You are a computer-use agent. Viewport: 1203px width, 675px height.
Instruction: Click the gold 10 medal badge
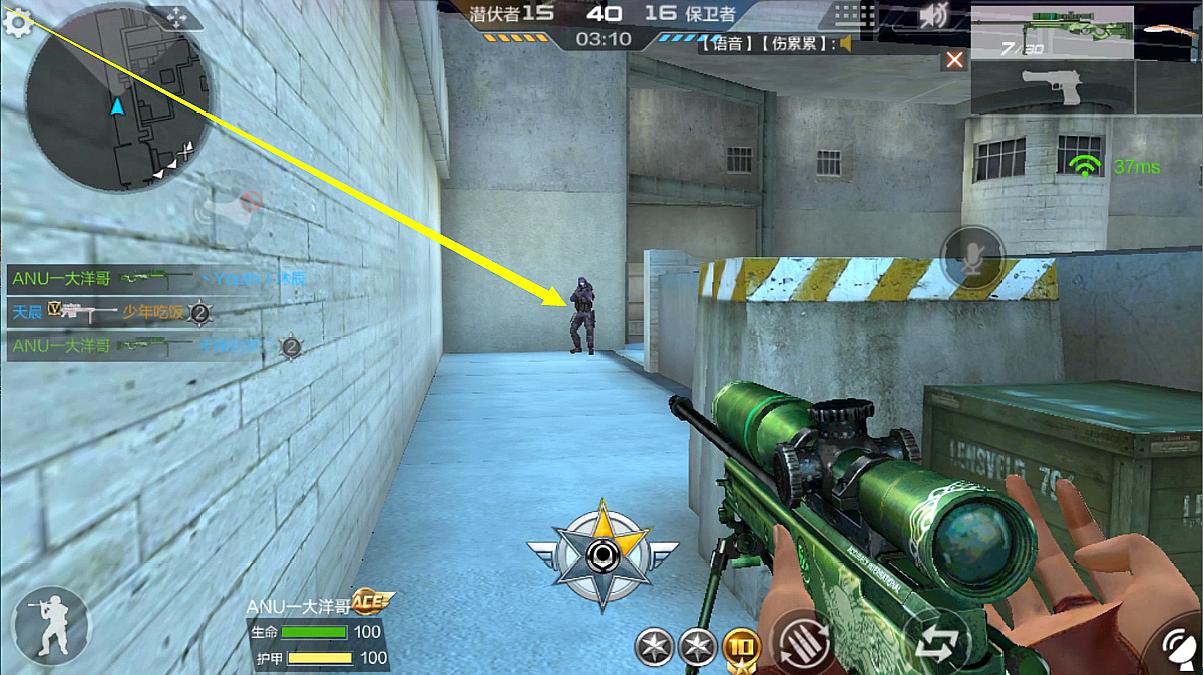(x=741, y=648)
